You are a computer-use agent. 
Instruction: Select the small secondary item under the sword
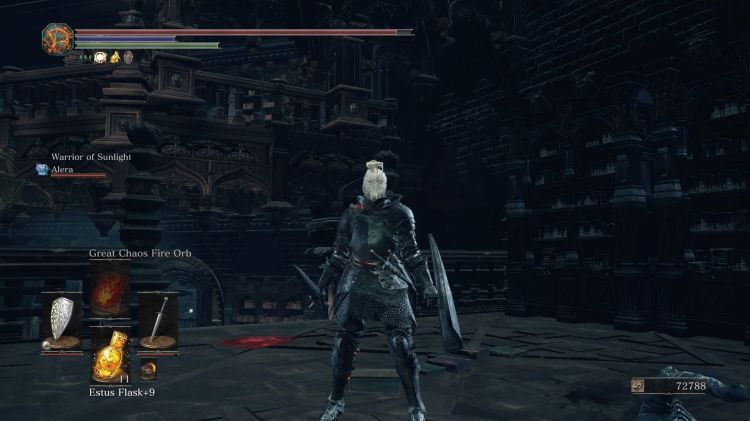point(148,371)
